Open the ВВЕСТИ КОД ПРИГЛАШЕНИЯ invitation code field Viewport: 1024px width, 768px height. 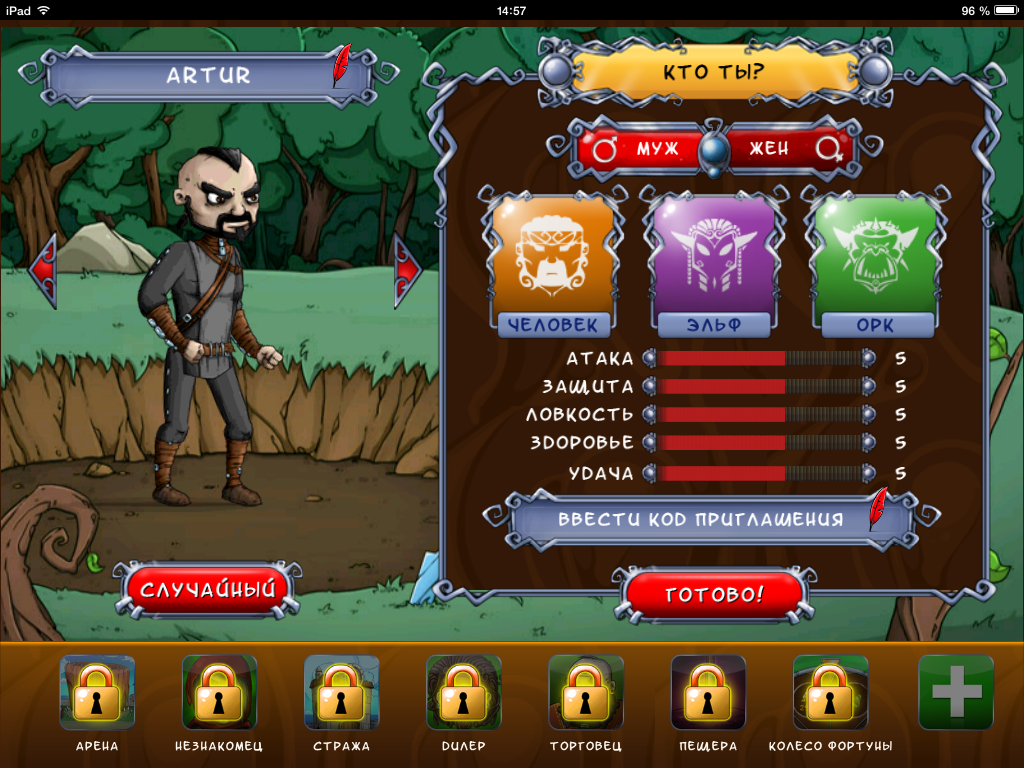pyautogui.click(x=700, y=520)
